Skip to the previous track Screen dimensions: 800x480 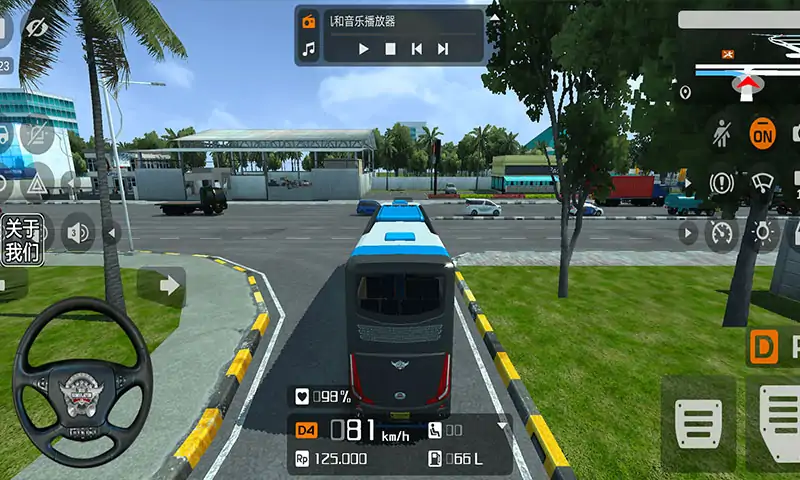[x=417, y=48]
